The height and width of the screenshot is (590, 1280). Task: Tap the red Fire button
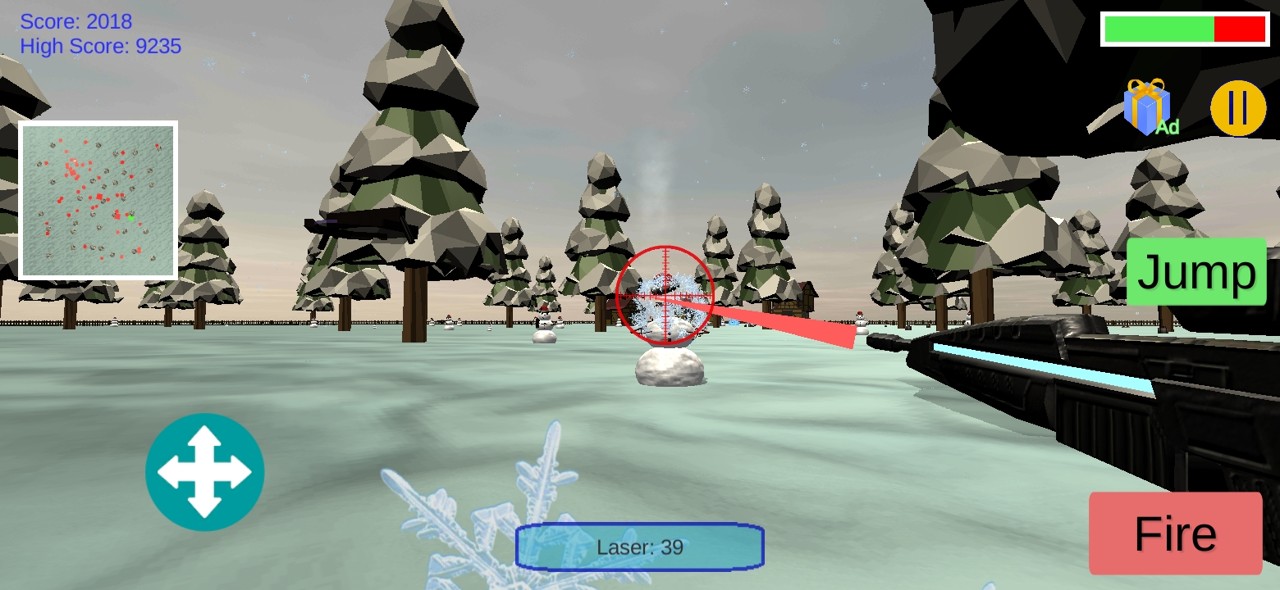click(1175, 533)
